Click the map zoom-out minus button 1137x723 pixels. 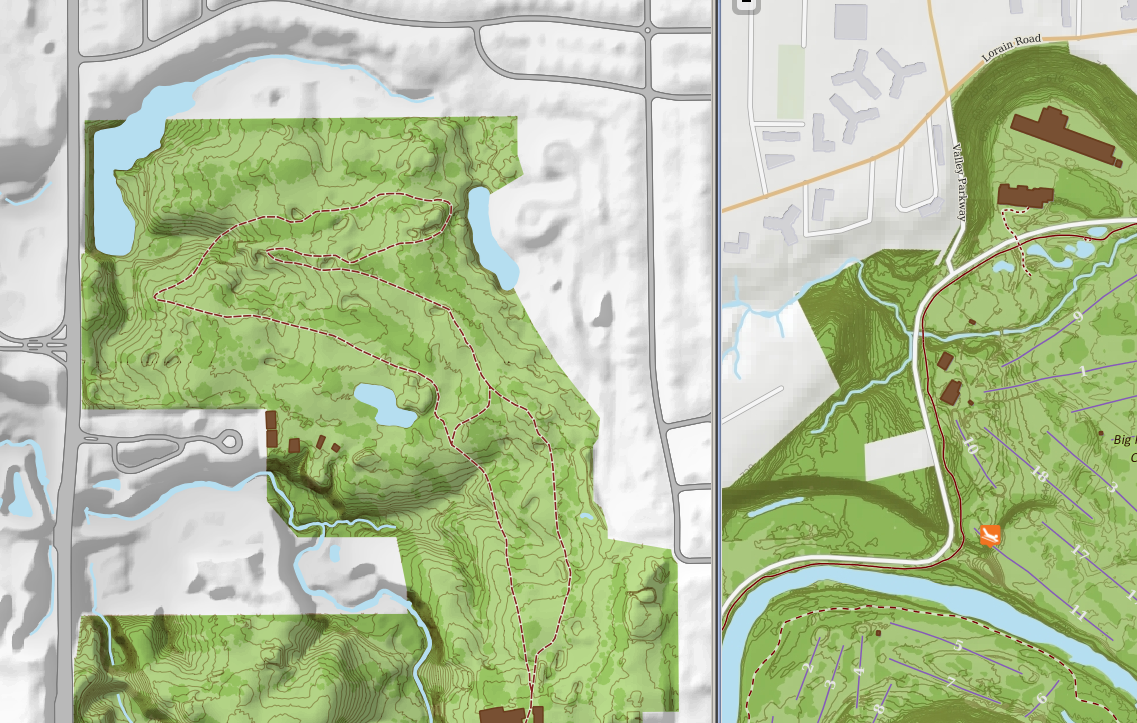point(745,4)
